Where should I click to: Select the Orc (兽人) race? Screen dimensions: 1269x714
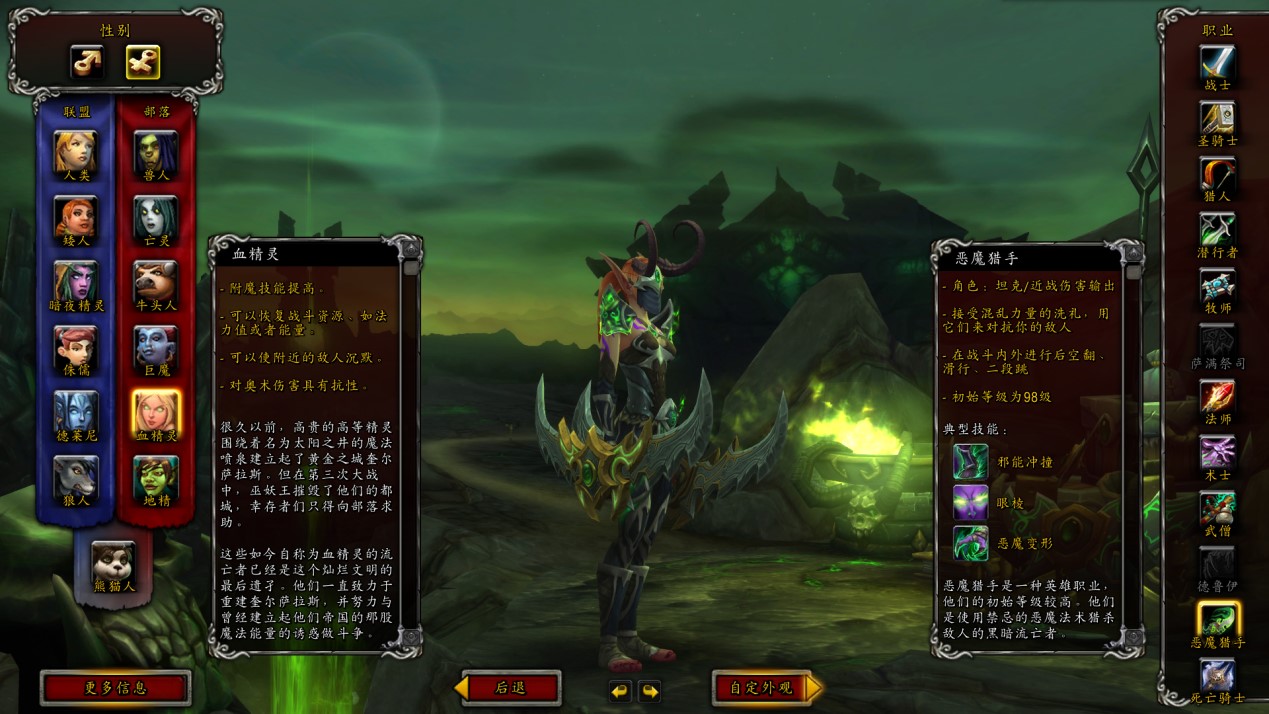point(156,150)
